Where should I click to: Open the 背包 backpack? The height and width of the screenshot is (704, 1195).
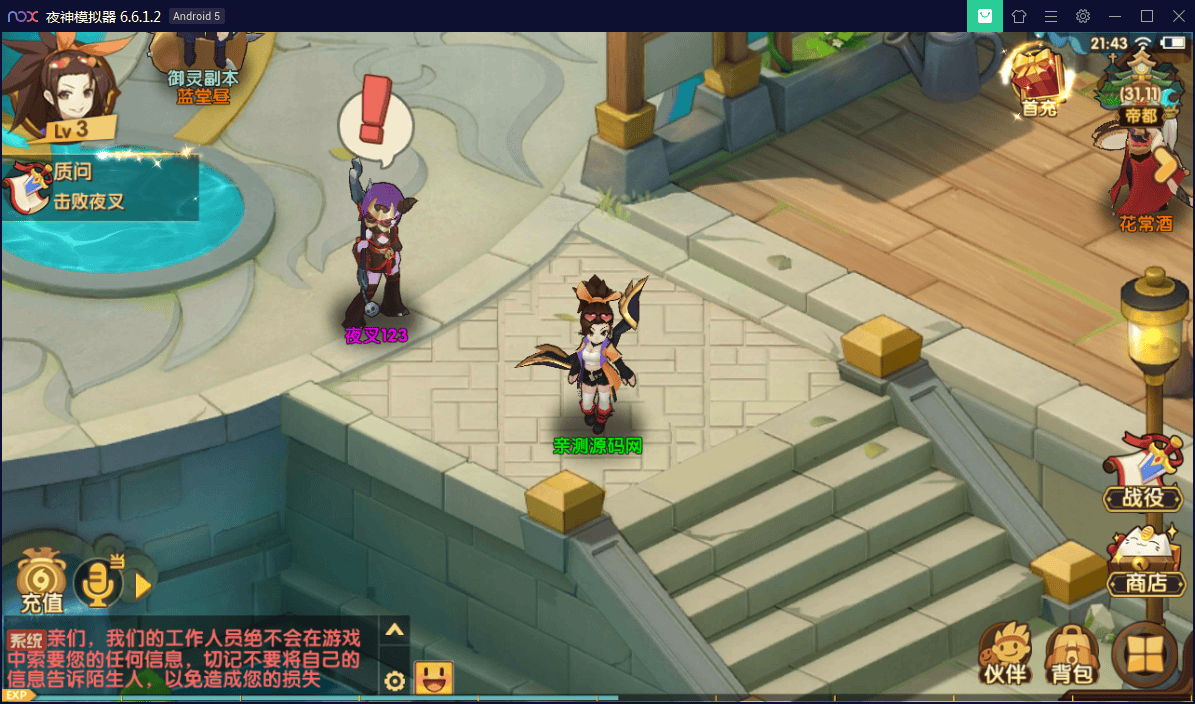(x=1072, y=657)
